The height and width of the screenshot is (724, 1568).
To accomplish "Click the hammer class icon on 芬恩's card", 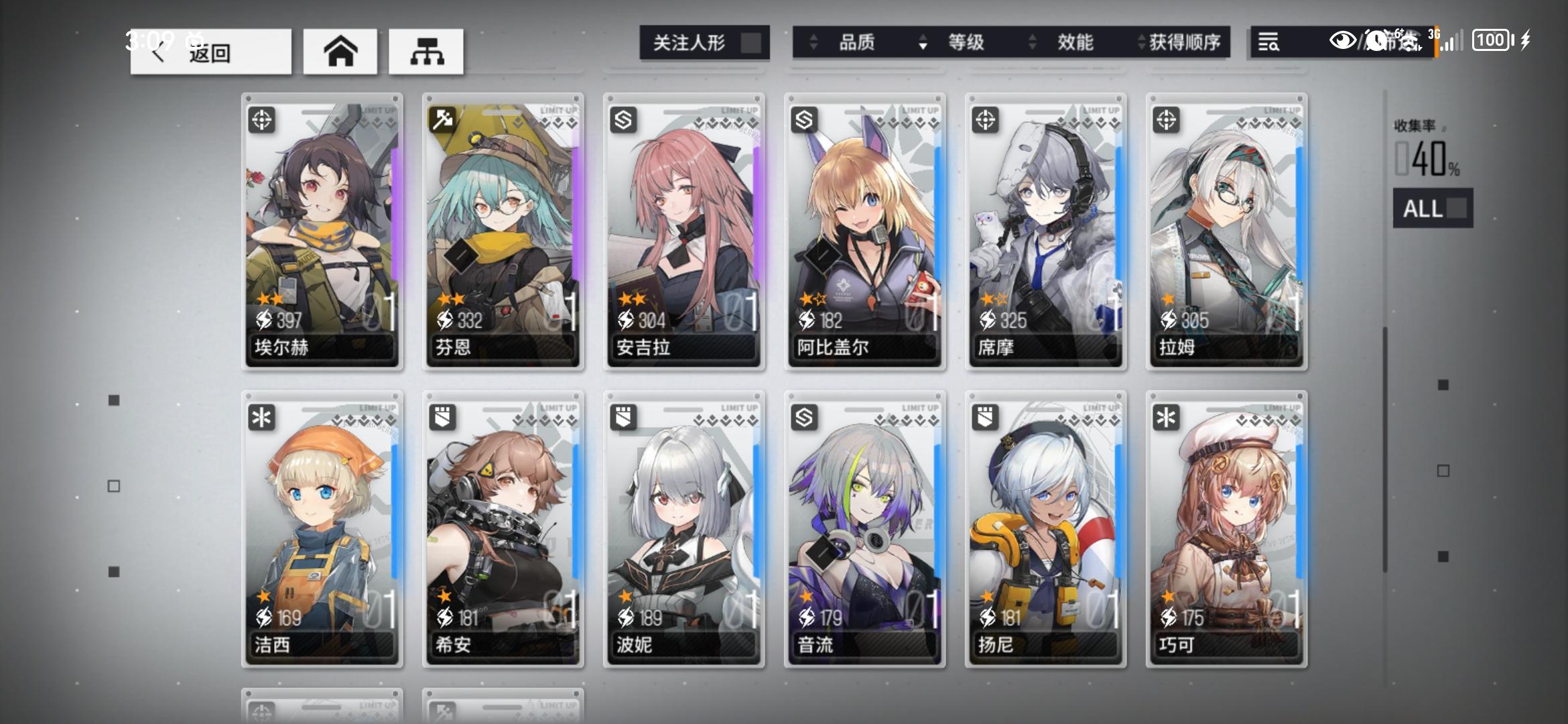I will [x=444, y=119].
